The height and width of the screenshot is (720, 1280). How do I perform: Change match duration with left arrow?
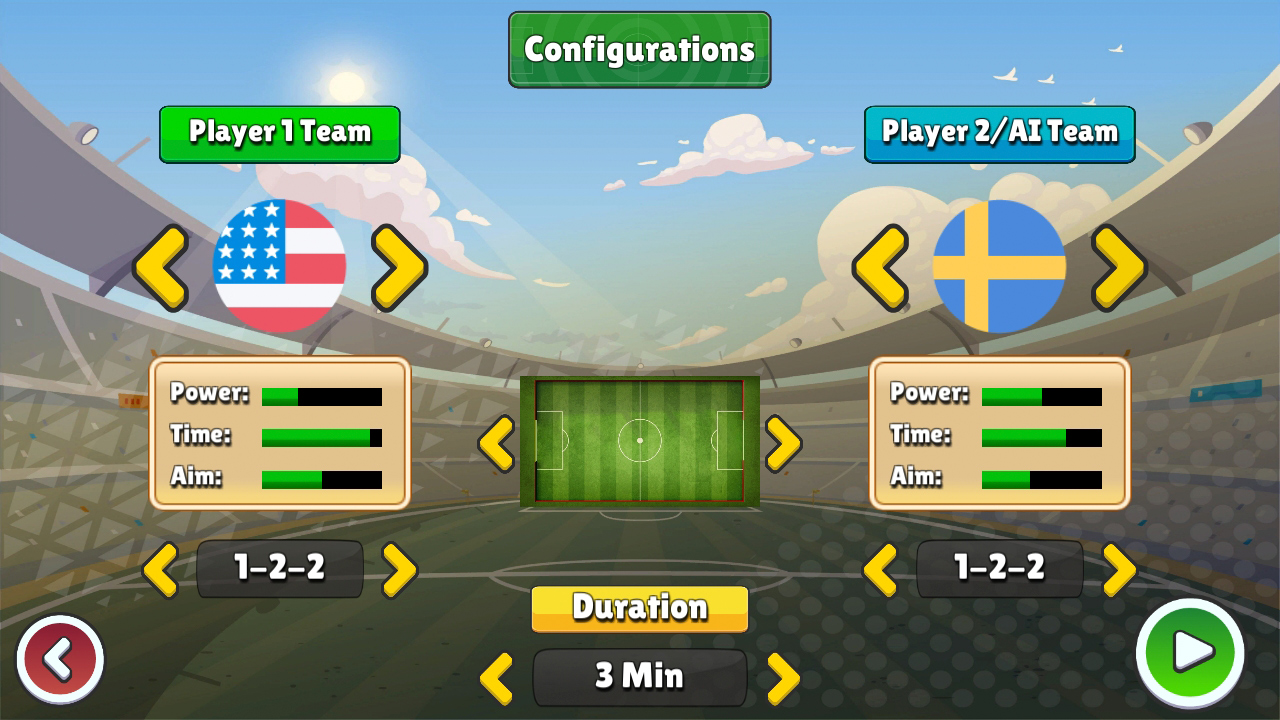pos(497,676)
